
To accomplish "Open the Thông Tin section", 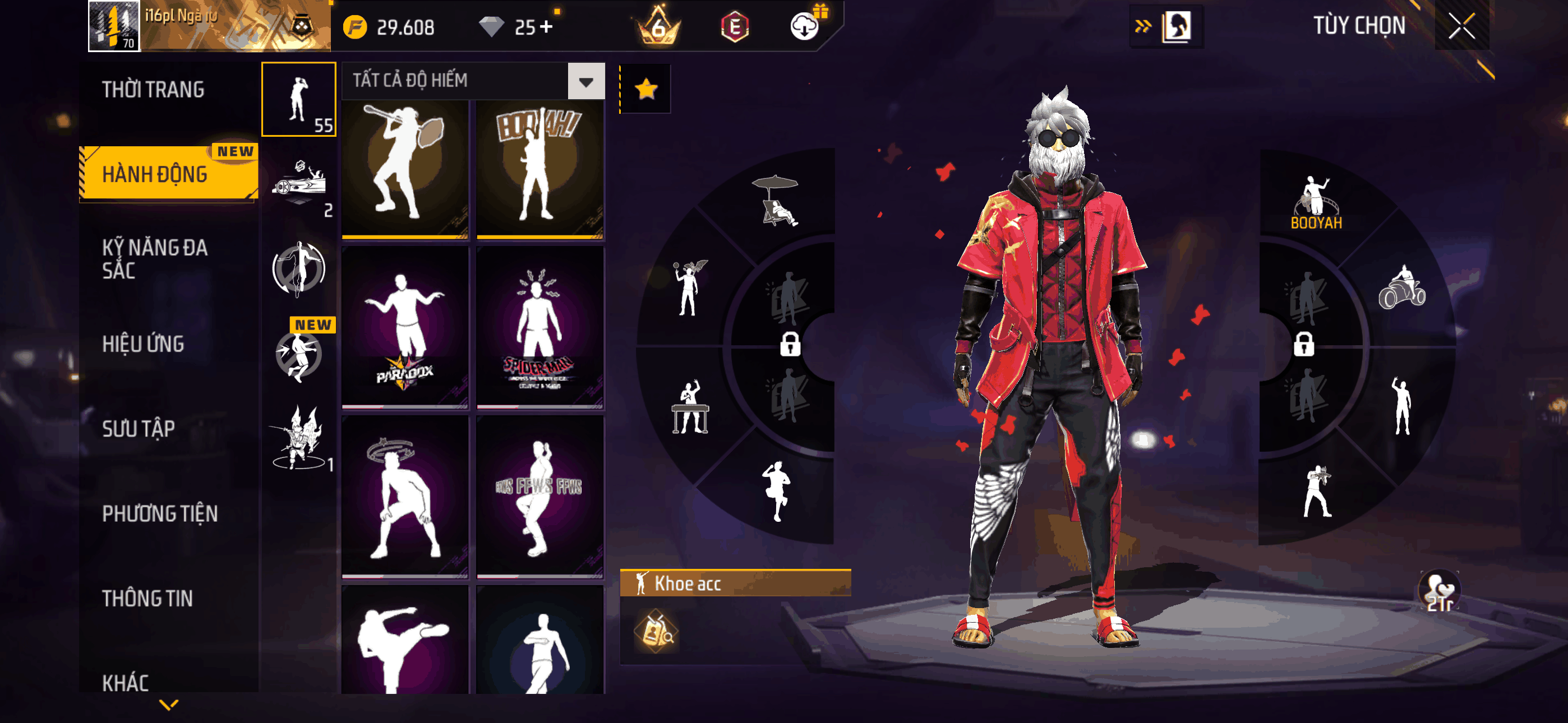I will 147,597.
